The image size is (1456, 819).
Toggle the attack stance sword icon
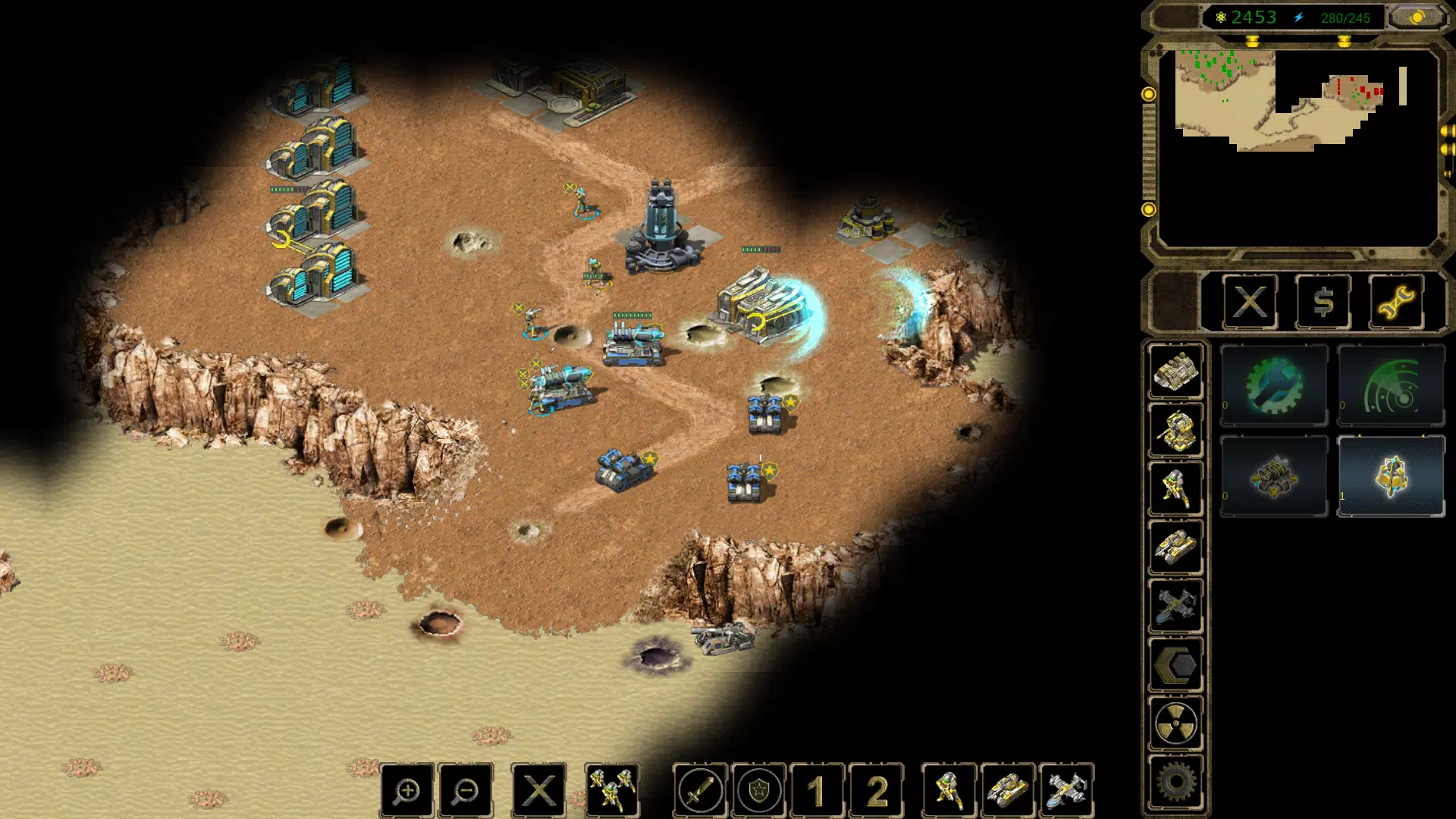point(699,789)
